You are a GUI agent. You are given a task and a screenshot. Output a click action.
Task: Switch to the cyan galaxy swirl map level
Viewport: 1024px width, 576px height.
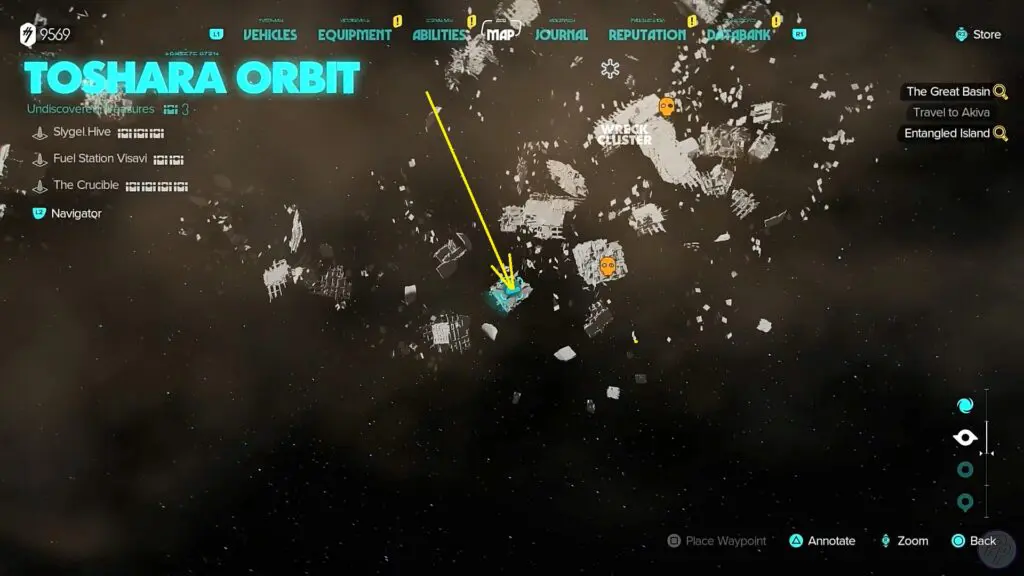point(965,406)
